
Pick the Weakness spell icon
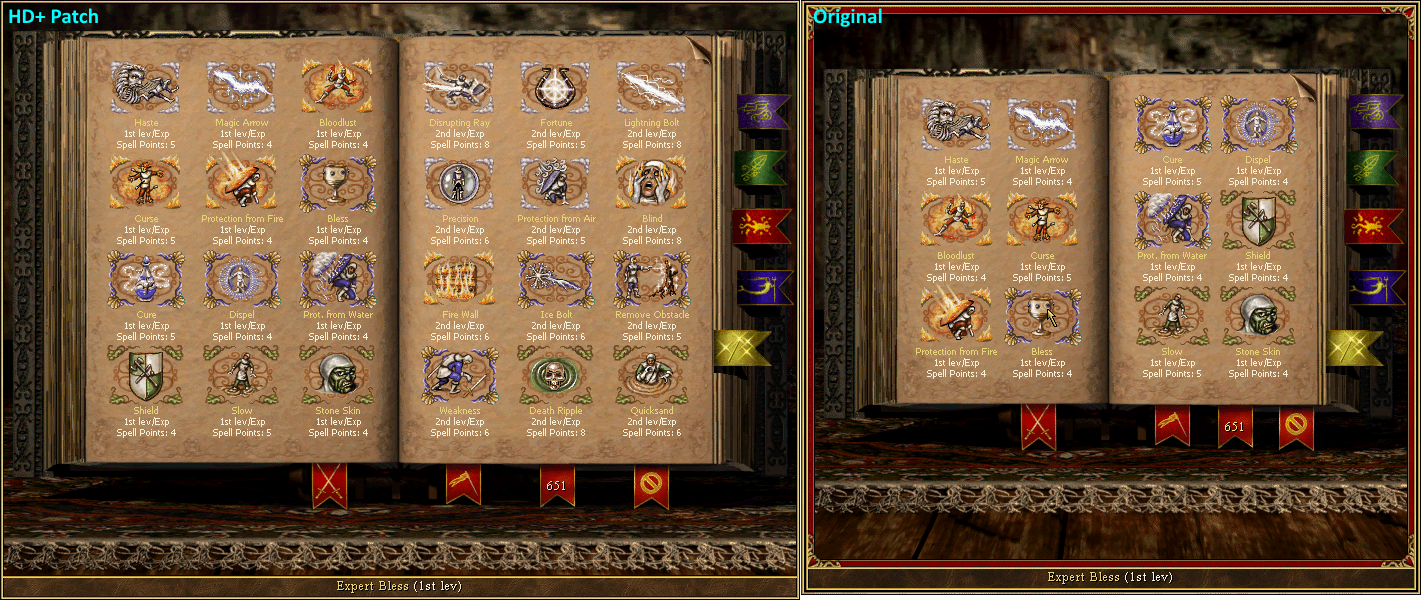(x=458, y=374)
